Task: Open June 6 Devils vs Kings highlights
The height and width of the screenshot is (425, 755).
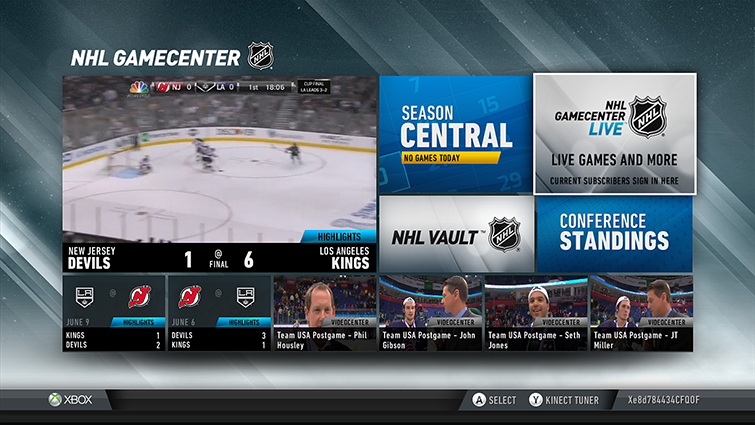Action: [x=220, y=313]
